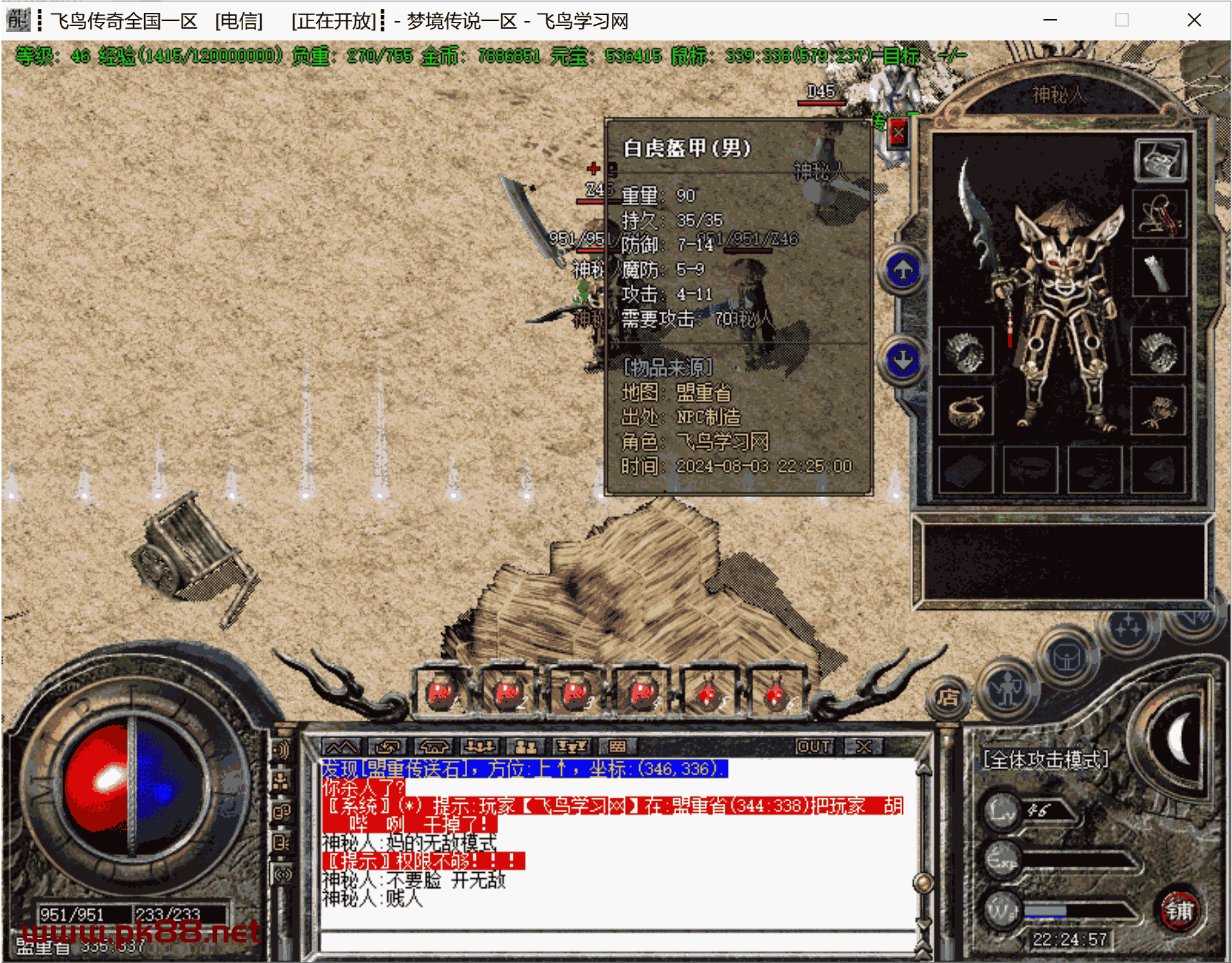The image size is (1232, 963).
Task: Toggle the 全体攻击模式 attack mode label
Action: [x=1045, y=759]
